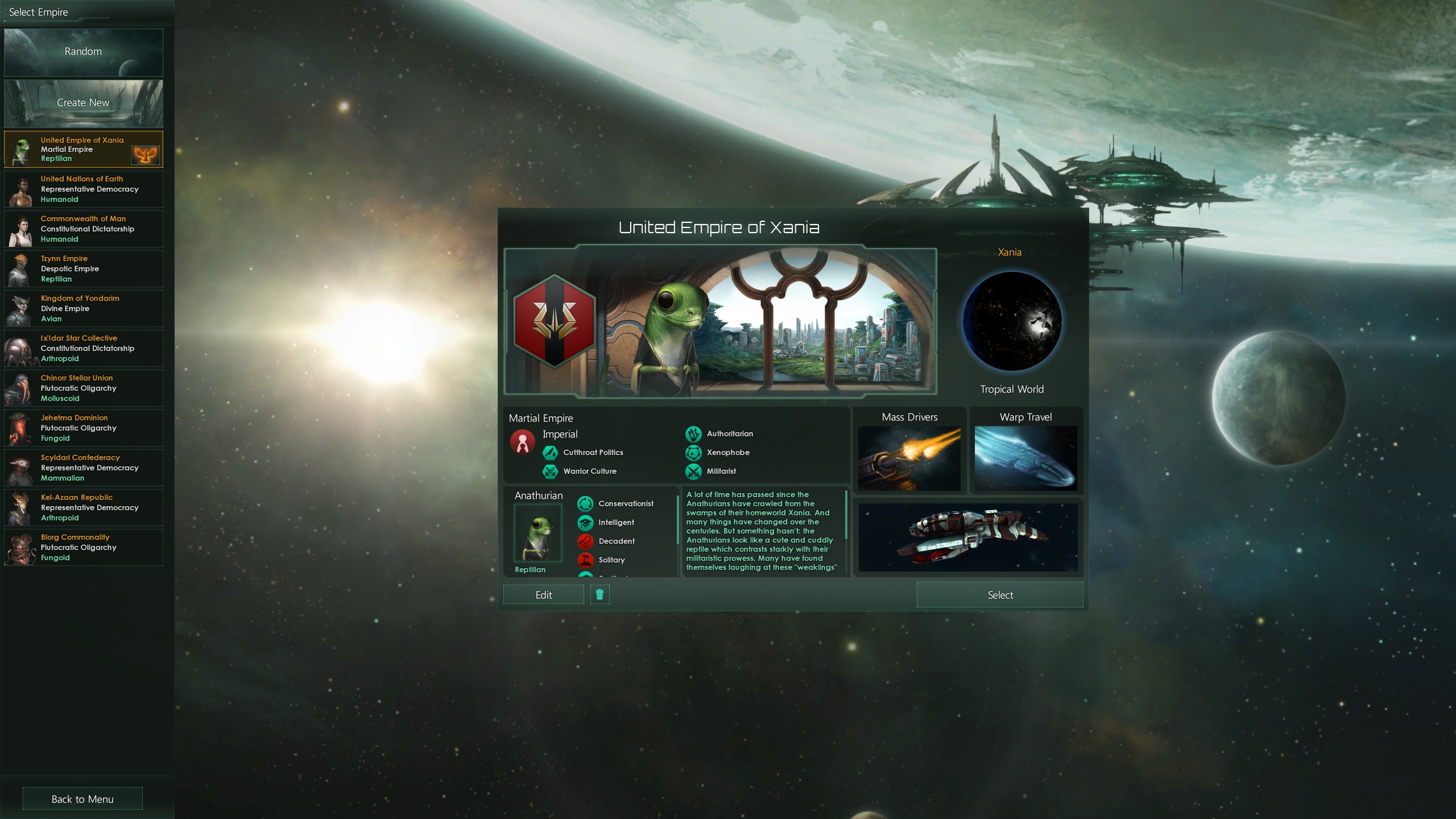
Task: Pick the Ix'Idar Star Collective
Action: [83, 348]
